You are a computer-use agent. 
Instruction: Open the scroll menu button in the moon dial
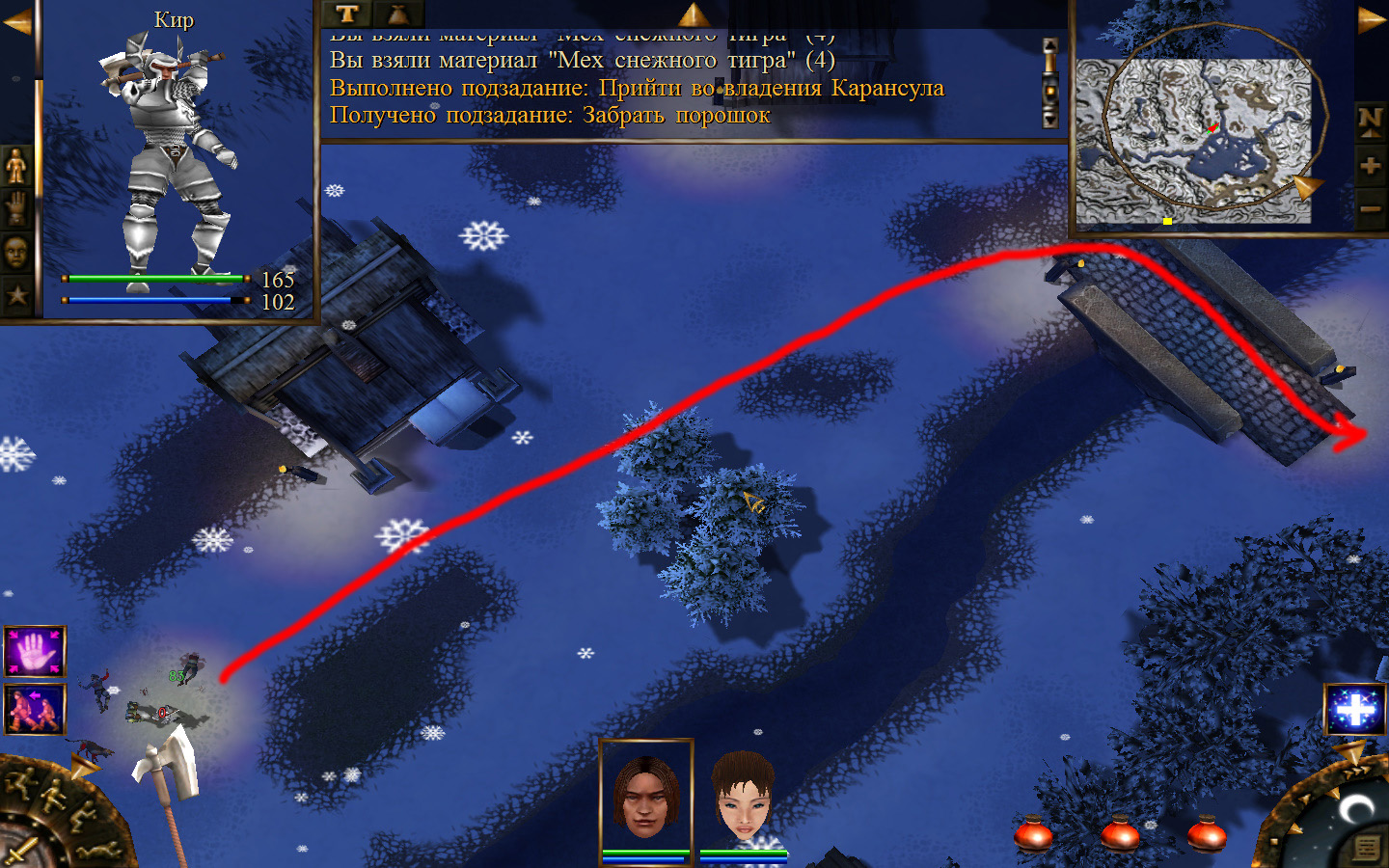point(1366,848)
